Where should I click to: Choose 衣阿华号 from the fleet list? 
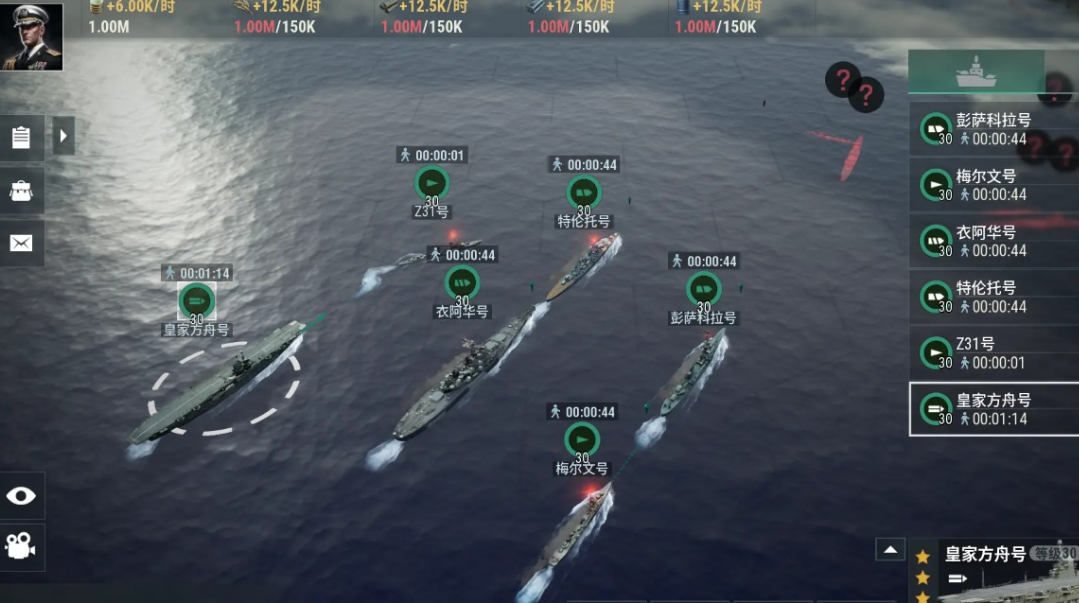993,241
